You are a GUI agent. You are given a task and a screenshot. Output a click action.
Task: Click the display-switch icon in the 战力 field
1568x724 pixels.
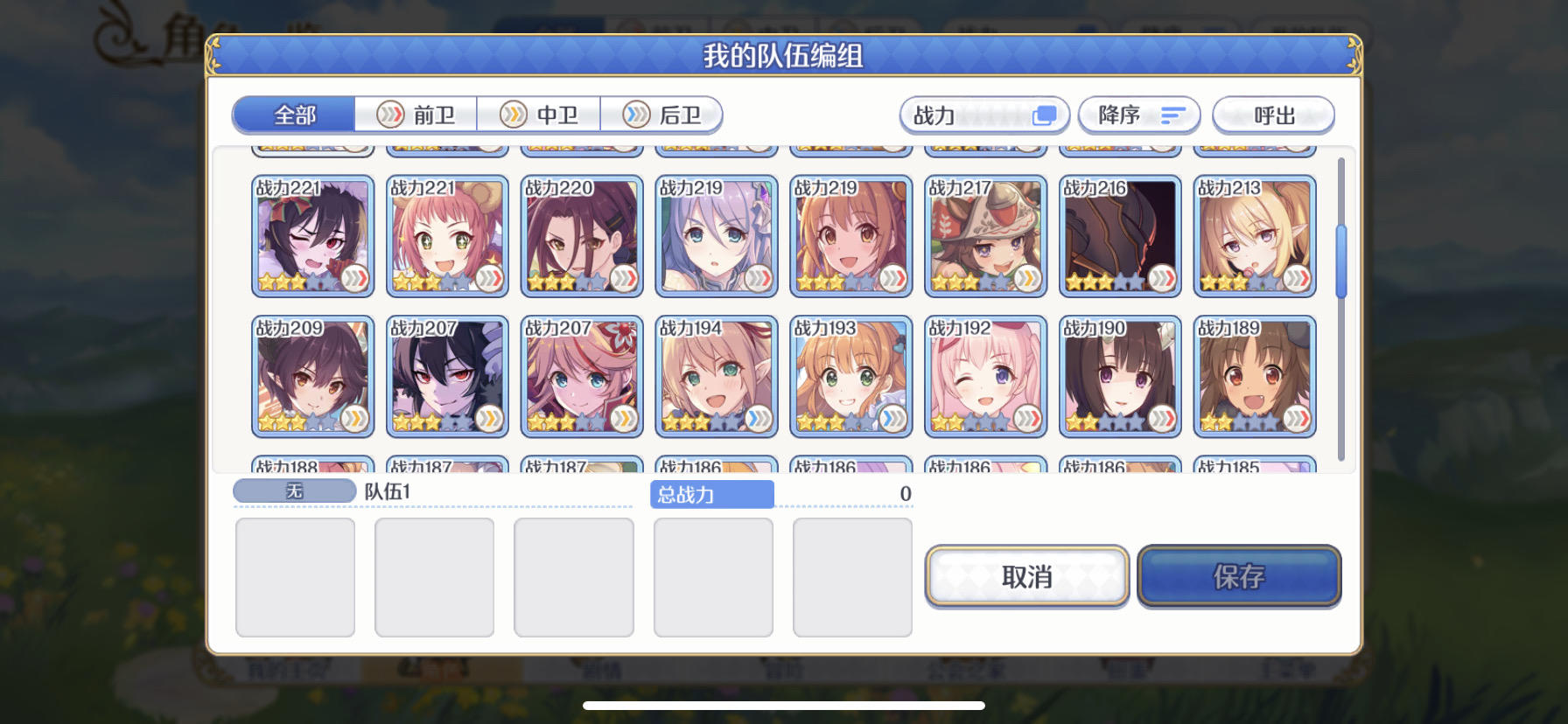1044,115
